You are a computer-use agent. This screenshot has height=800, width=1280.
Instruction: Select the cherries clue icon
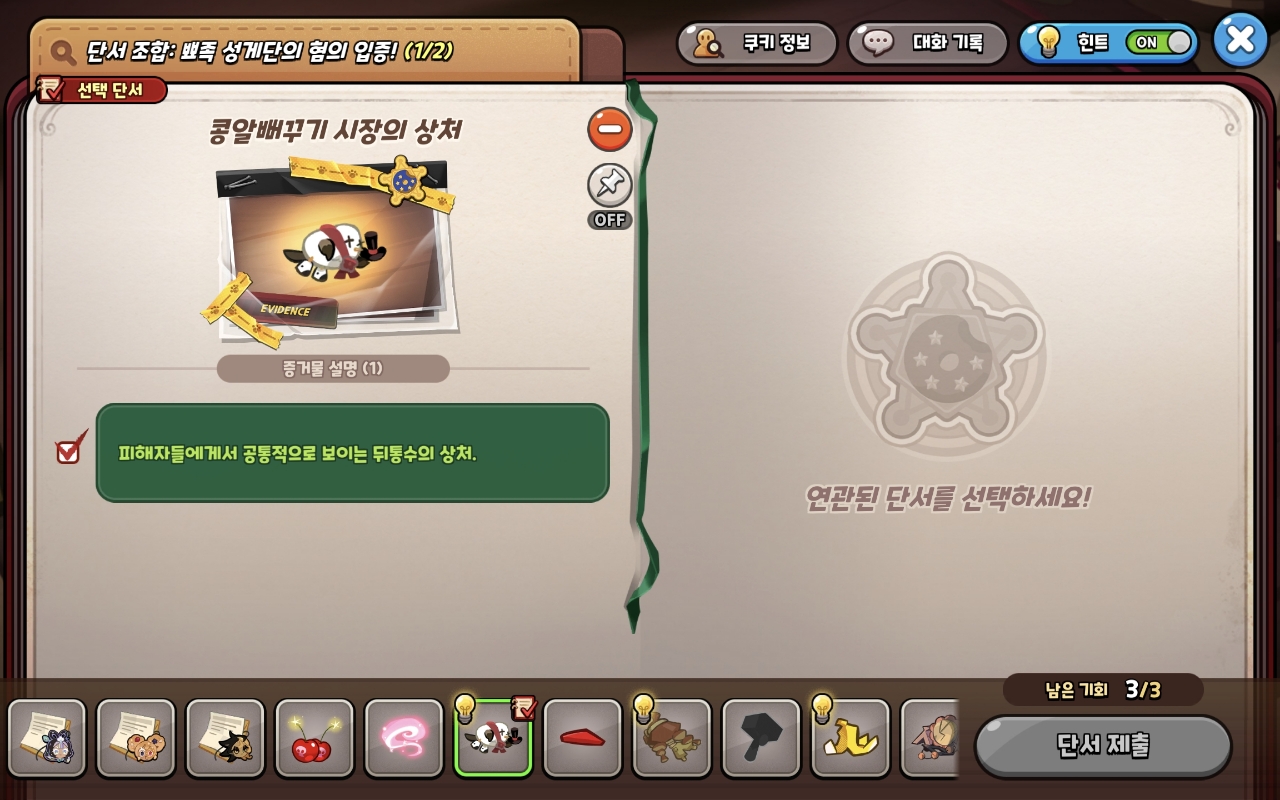pos(314,738)
